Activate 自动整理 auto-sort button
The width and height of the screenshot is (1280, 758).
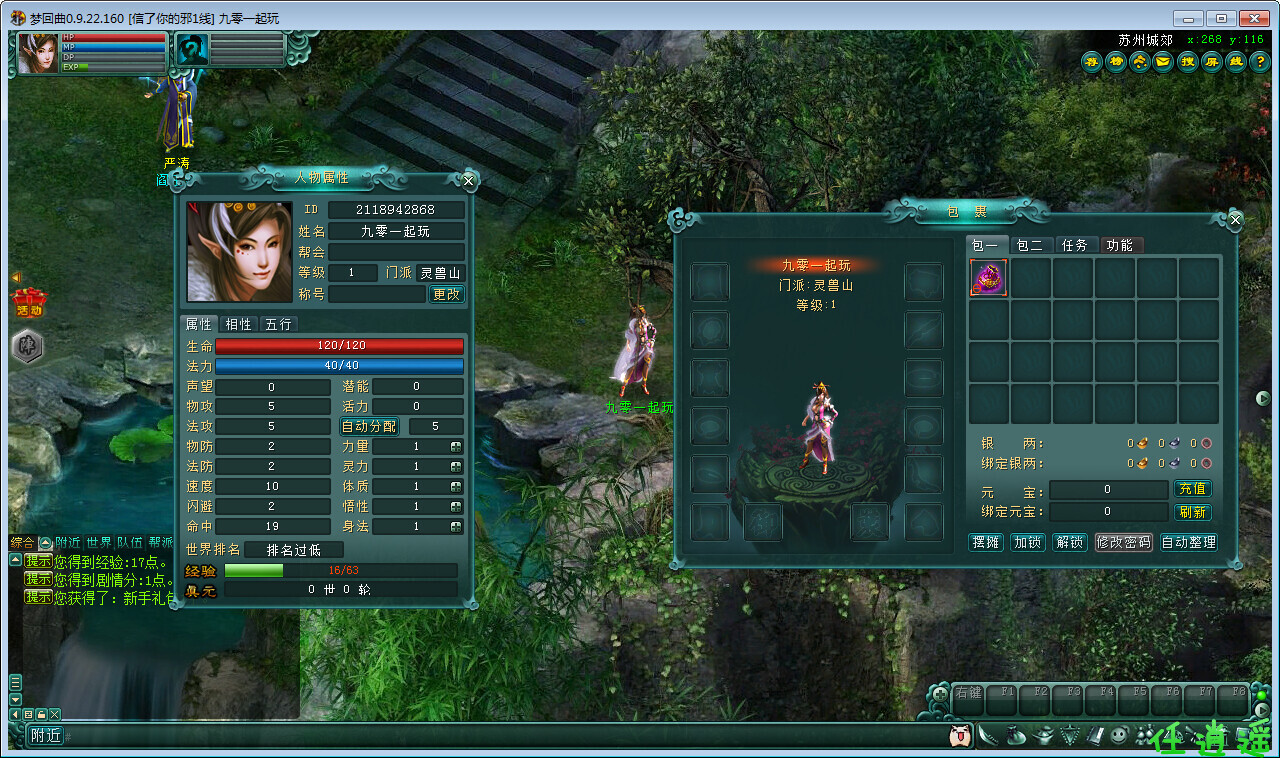coord(1188,542)
